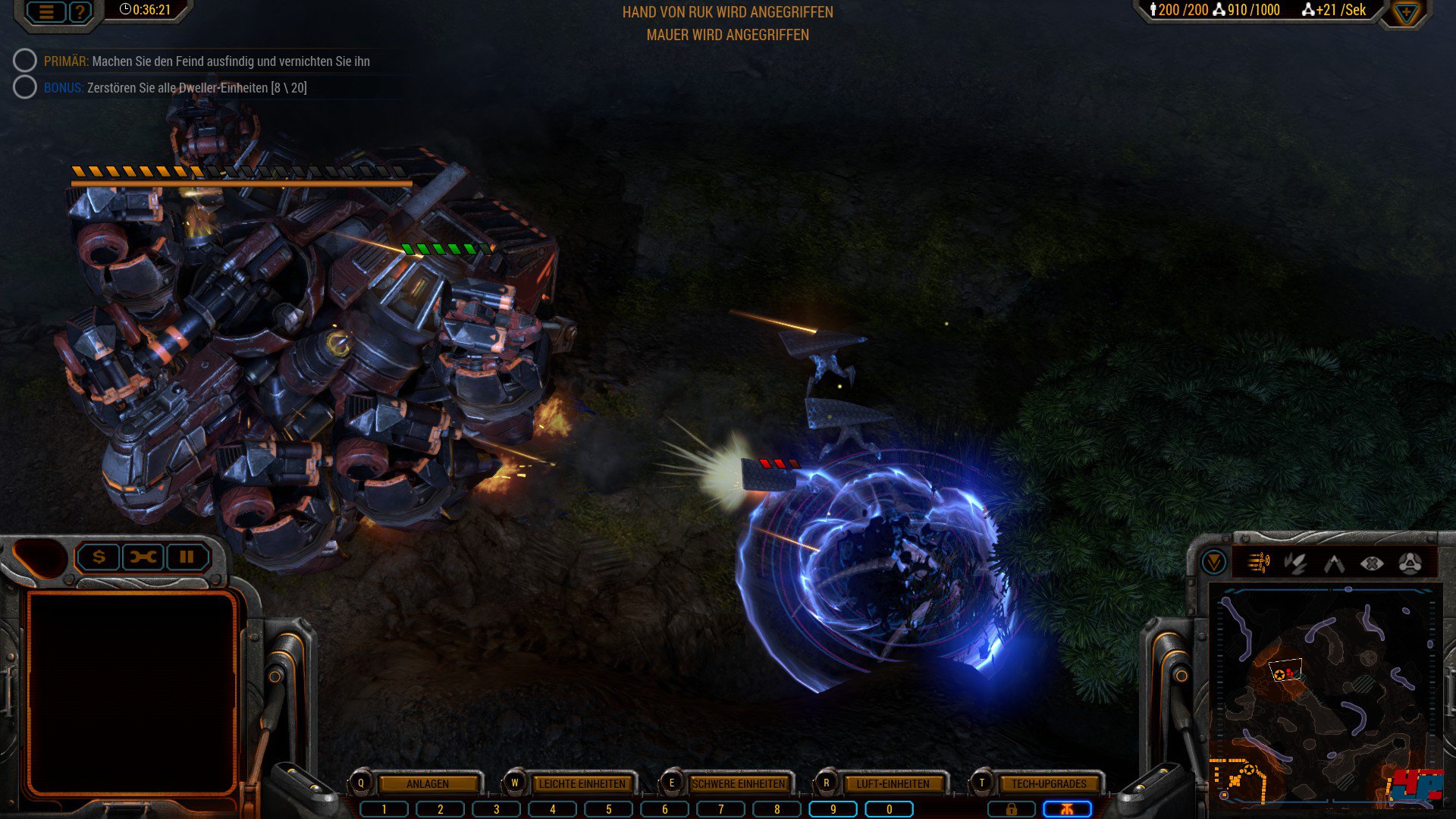Toggle the pause production button
The height and width of the screenshot is (819, 1456).
point(187,557)
